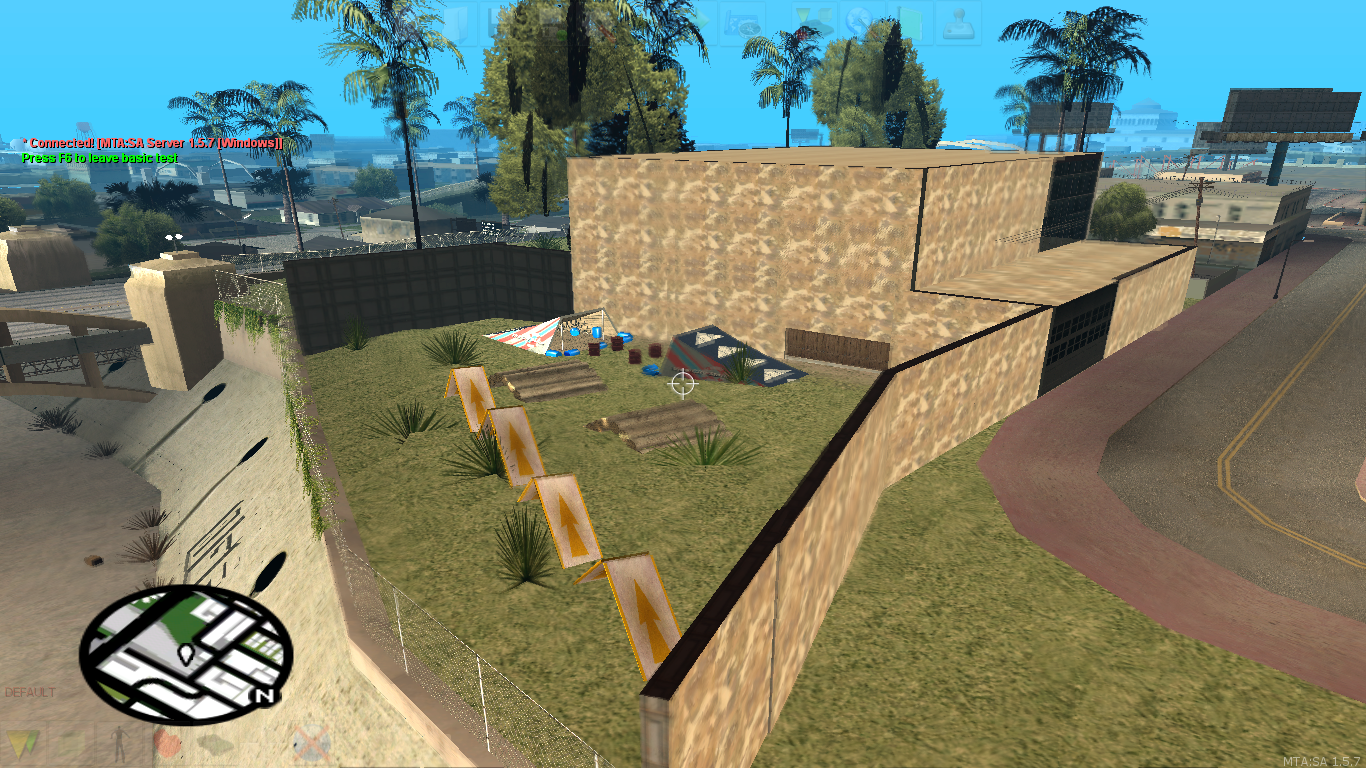Screen dimensions: 1366x768
Task: Click the 'Connected! MTA:SA Server' notification text
Action: [x=150, y=143]
